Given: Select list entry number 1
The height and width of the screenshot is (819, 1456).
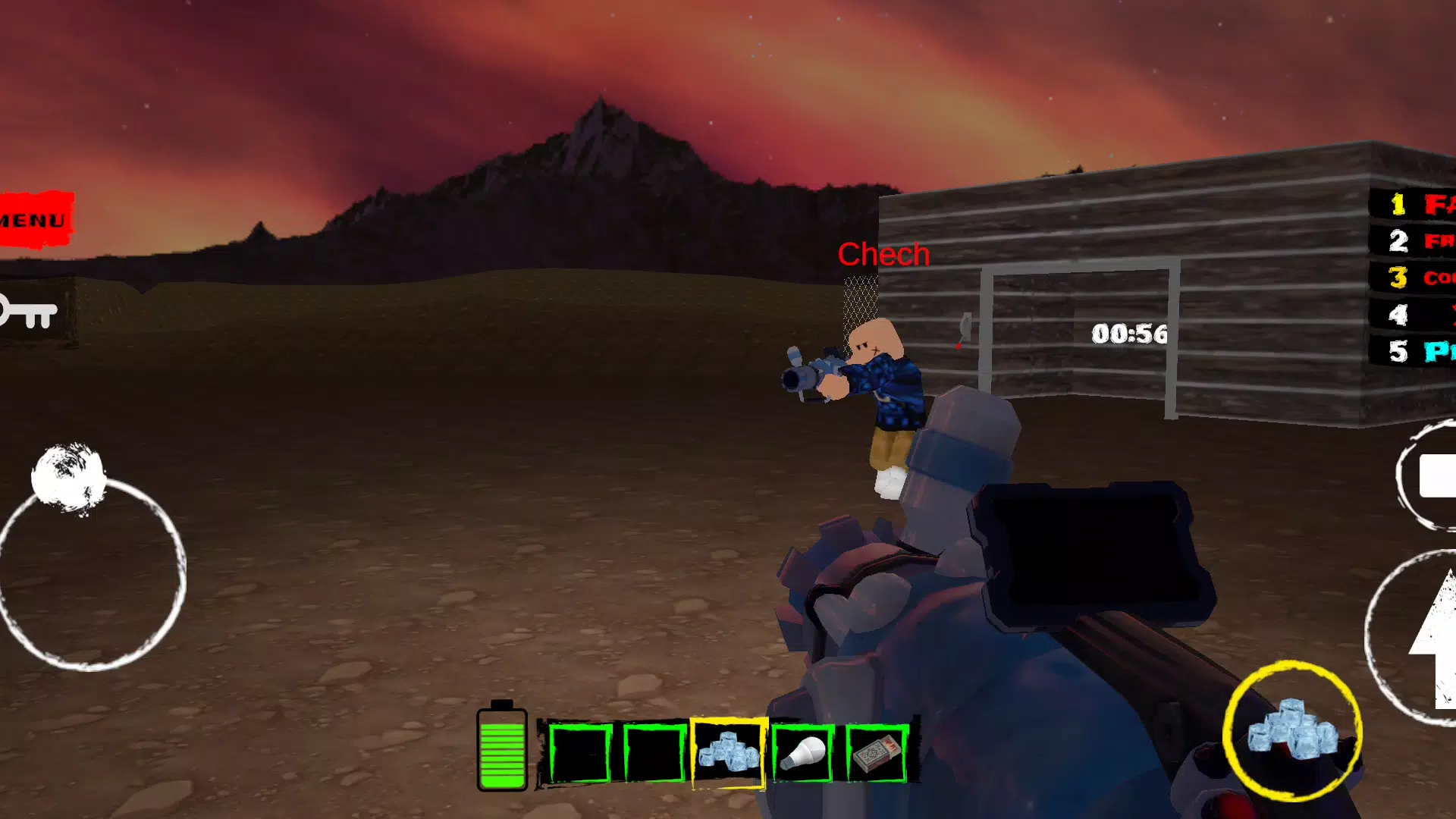Looking at the screenshot, I should 1415,205.
